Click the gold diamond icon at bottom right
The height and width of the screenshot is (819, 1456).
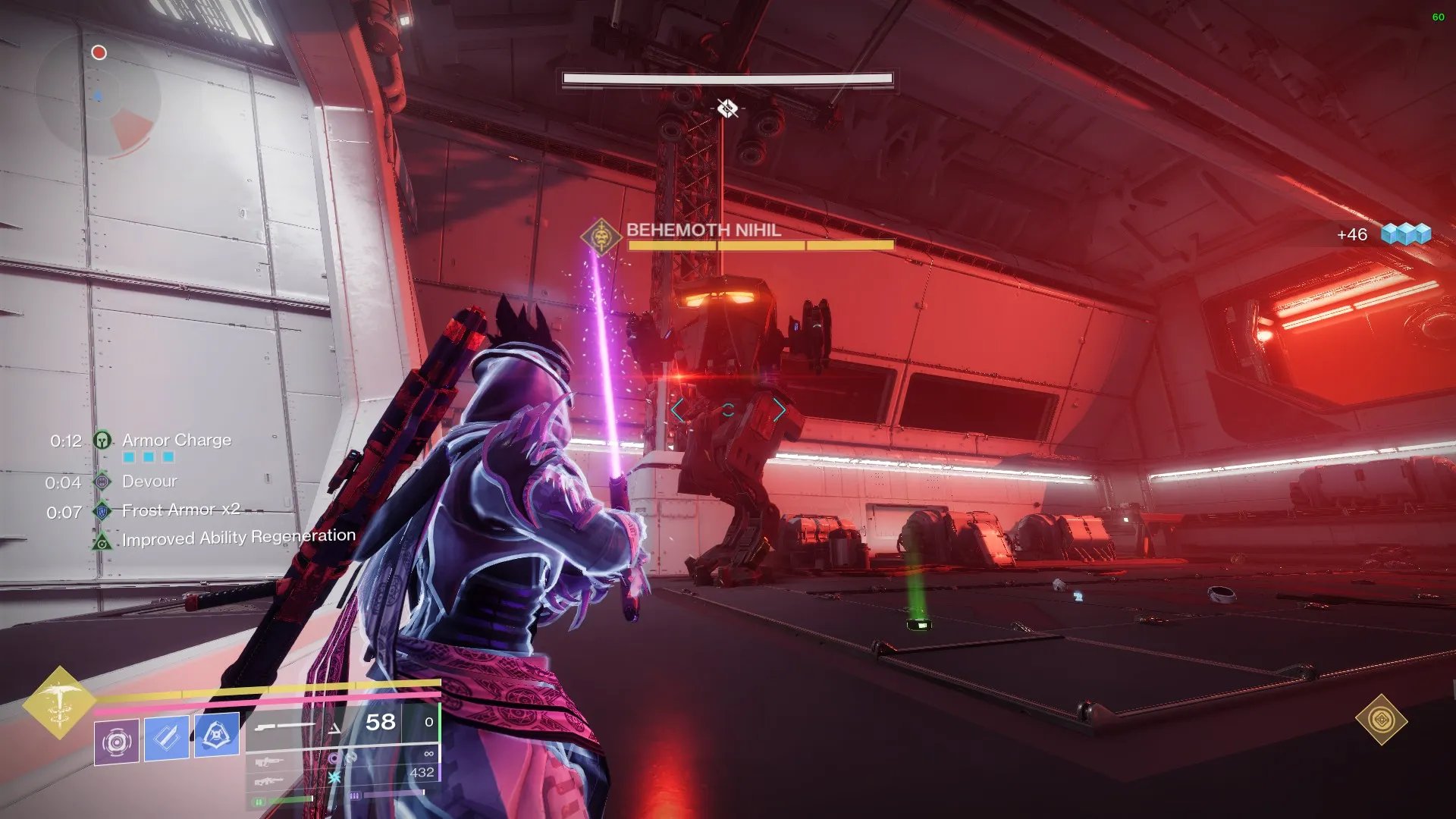1381,719
